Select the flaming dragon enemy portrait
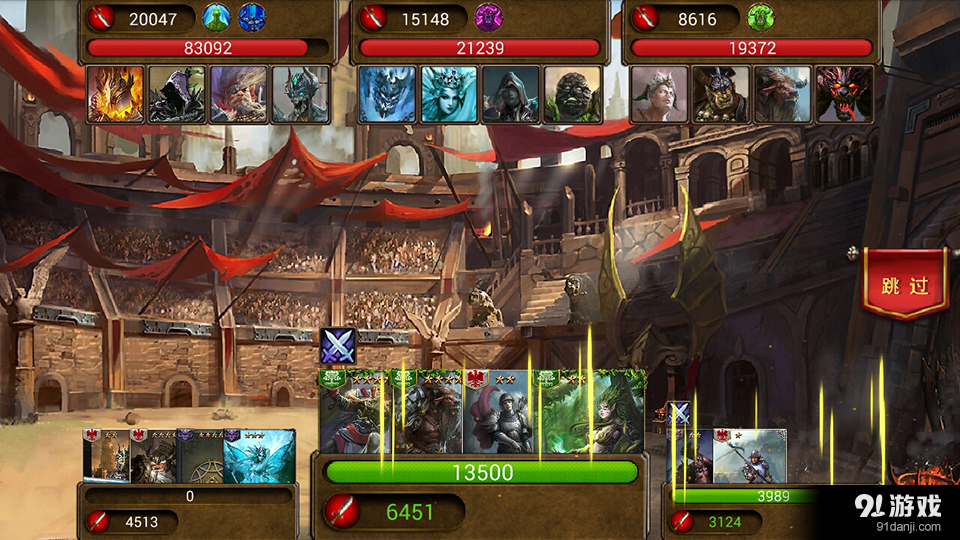Image resolution: width=960 pixels, height=540 pixels. 115,94
